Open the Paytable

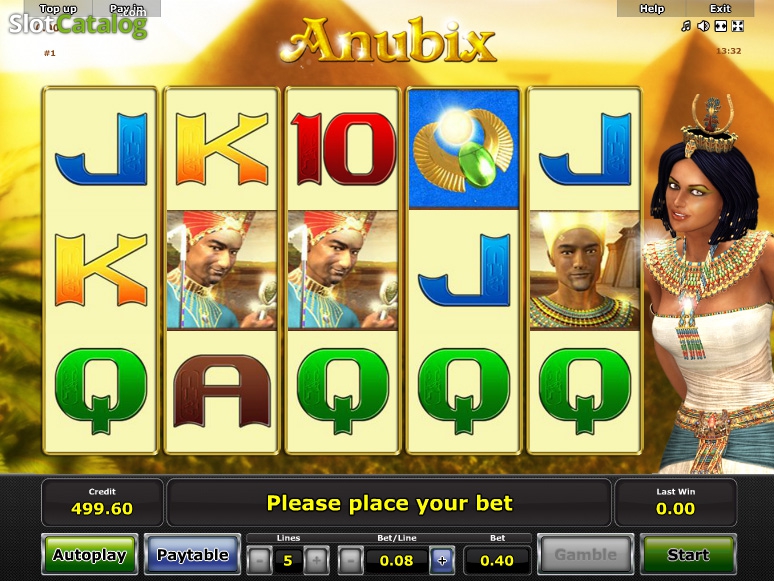tap(192, 555)
